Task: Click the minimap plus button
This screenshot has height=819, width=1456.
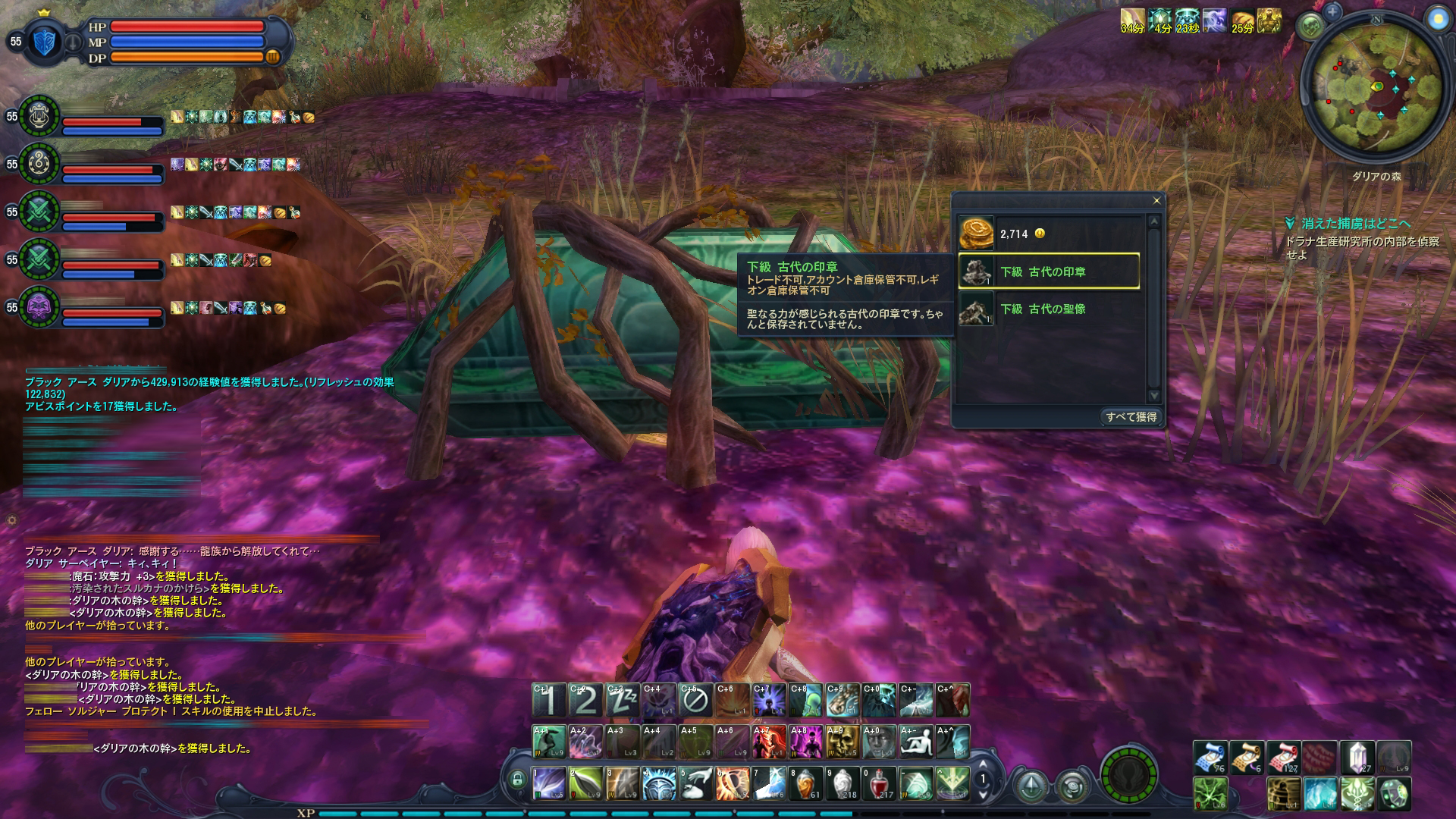Action: pos(1332,12)
